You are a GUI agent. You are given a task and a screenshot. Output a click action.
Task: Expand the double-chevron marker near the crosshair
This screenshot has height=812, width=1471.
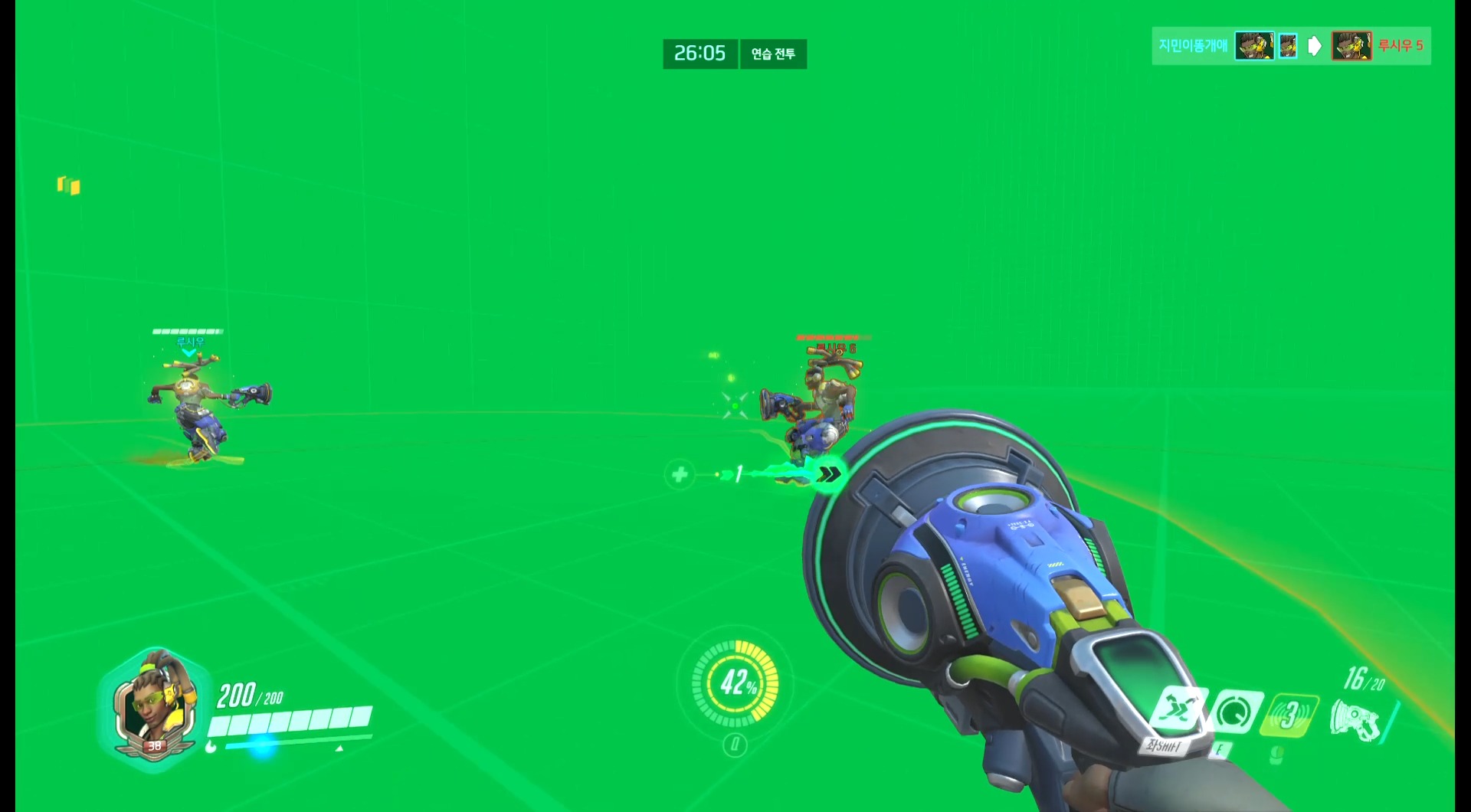(x=829, y=473)
